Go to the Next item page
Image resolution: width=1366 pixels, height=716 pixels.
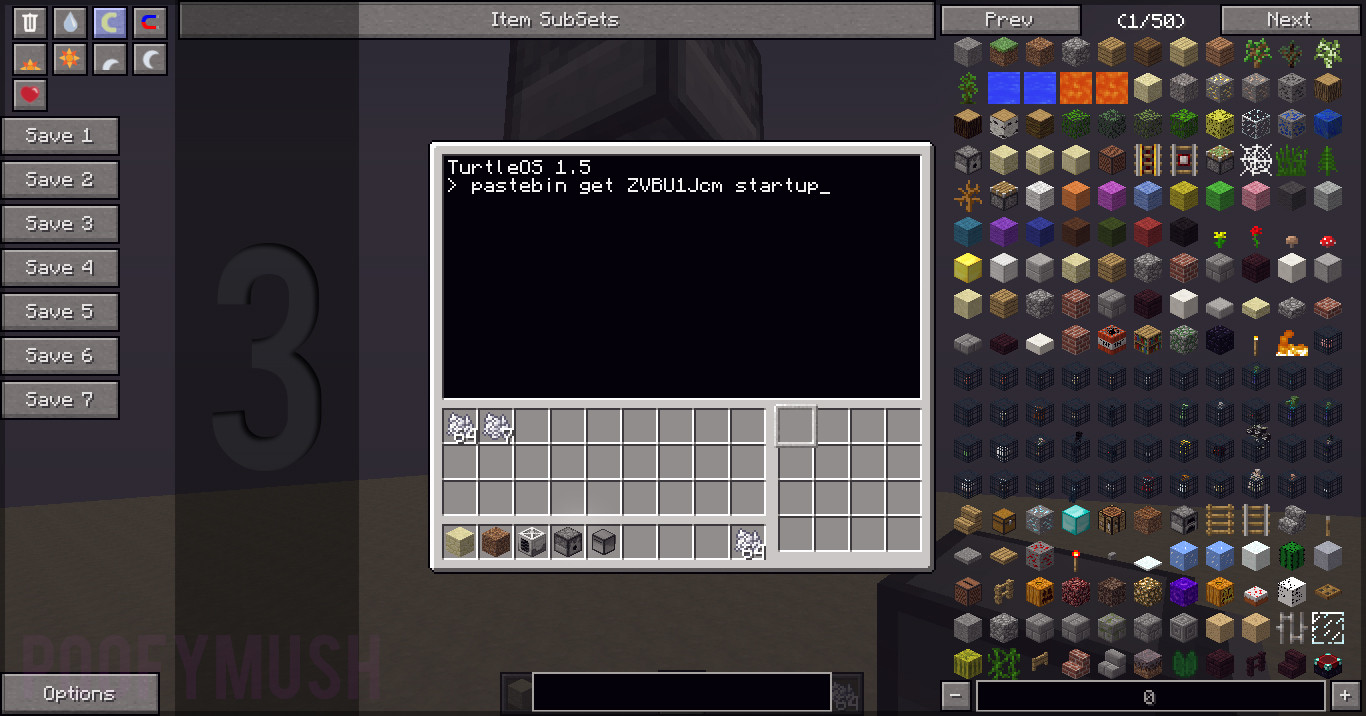(x=1288, y=20)
